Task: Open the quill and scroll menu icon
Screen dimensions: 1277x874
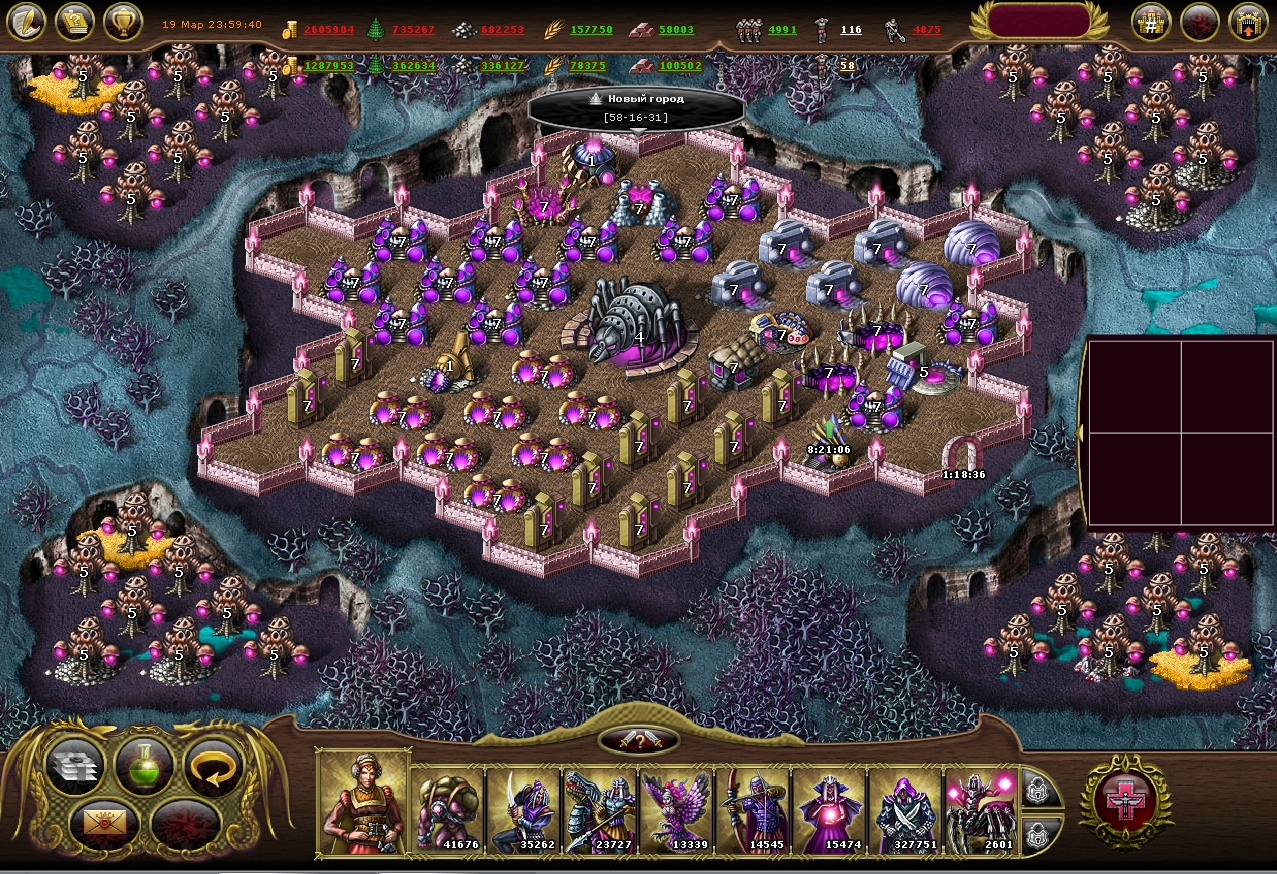Action: (x=26, y=21)
